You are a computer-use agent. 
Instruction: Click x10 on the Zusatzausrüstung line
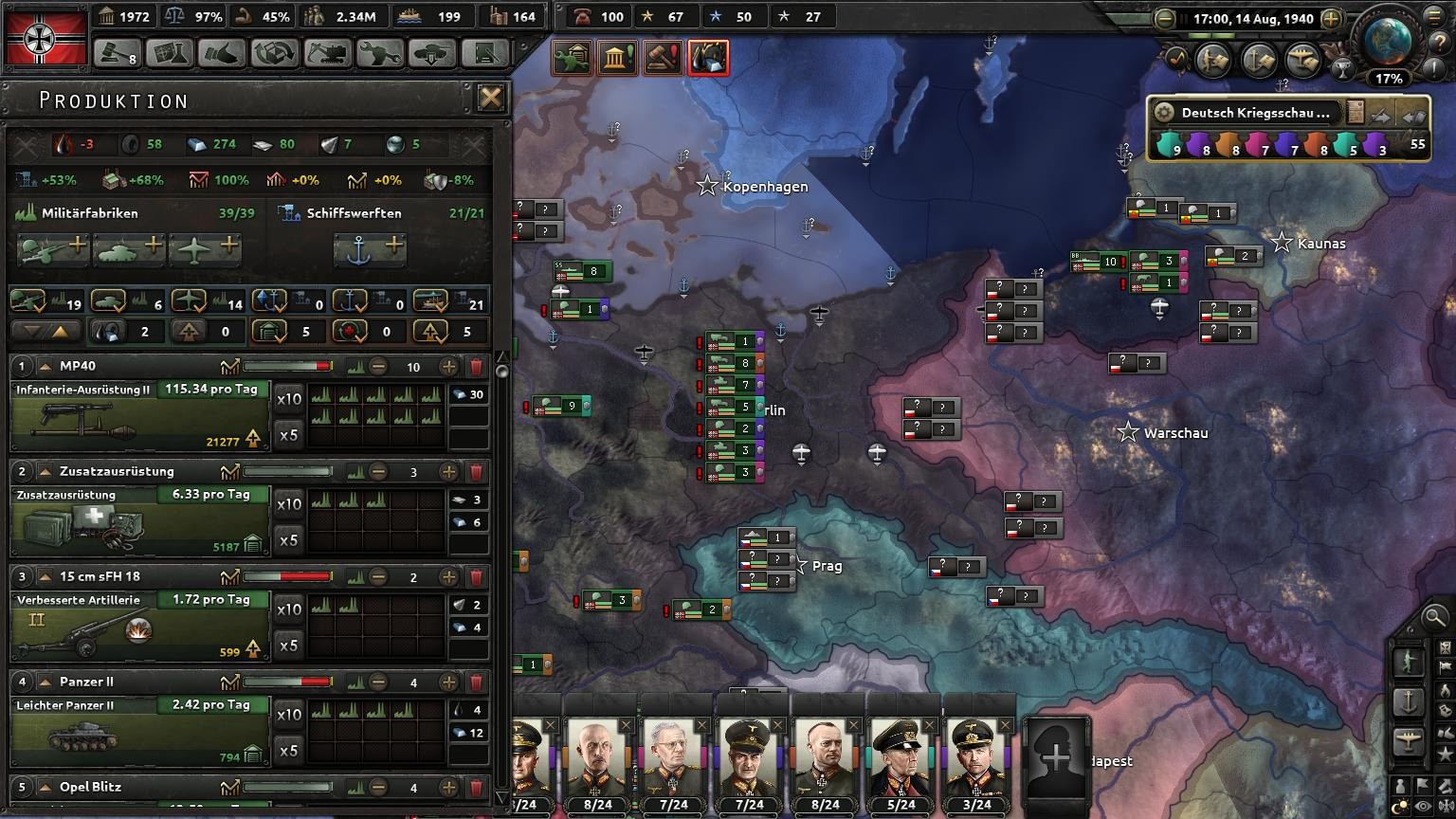click(288, 504)
